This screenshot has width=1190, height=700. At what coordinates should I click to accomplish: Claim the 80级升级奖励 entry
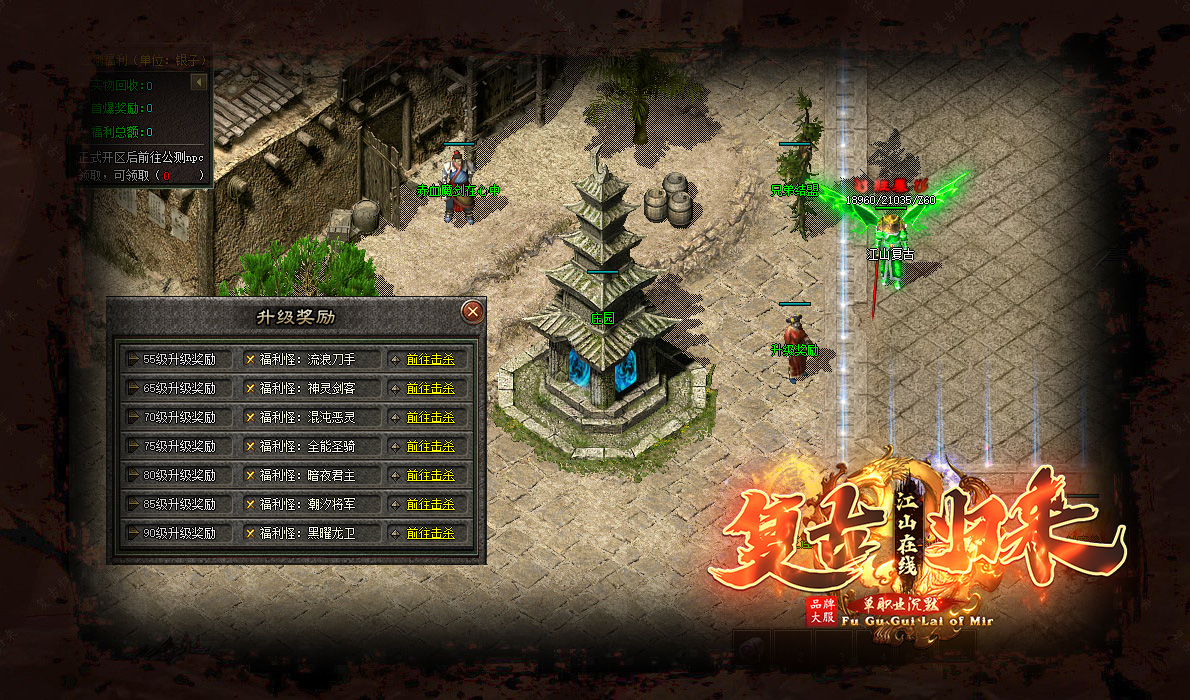(x=179, y=475)
